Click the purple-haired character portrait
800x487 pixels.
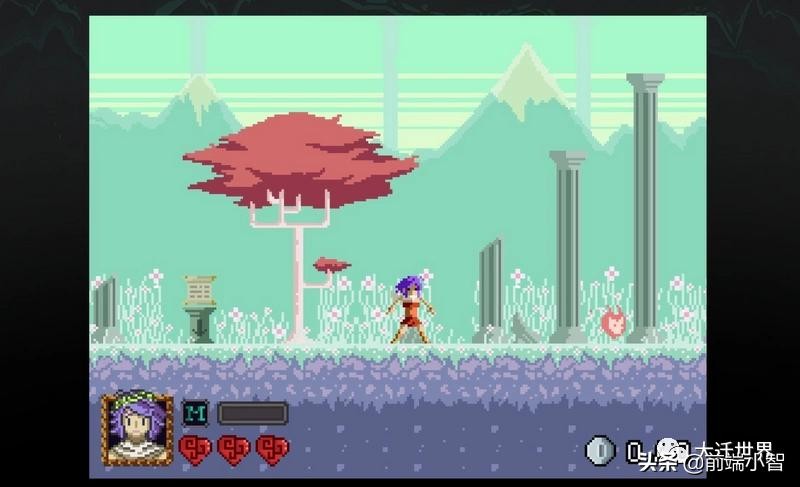coord(137,428)
